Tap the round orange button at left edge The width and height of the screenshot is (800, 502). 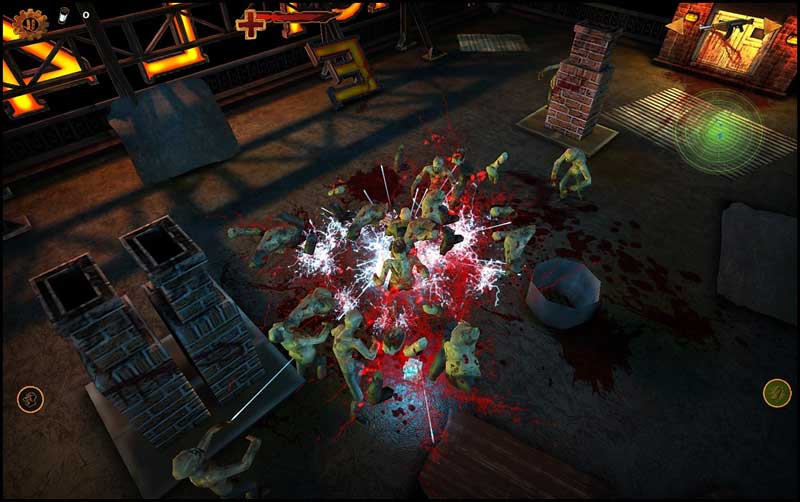click(x=31, y=399)
